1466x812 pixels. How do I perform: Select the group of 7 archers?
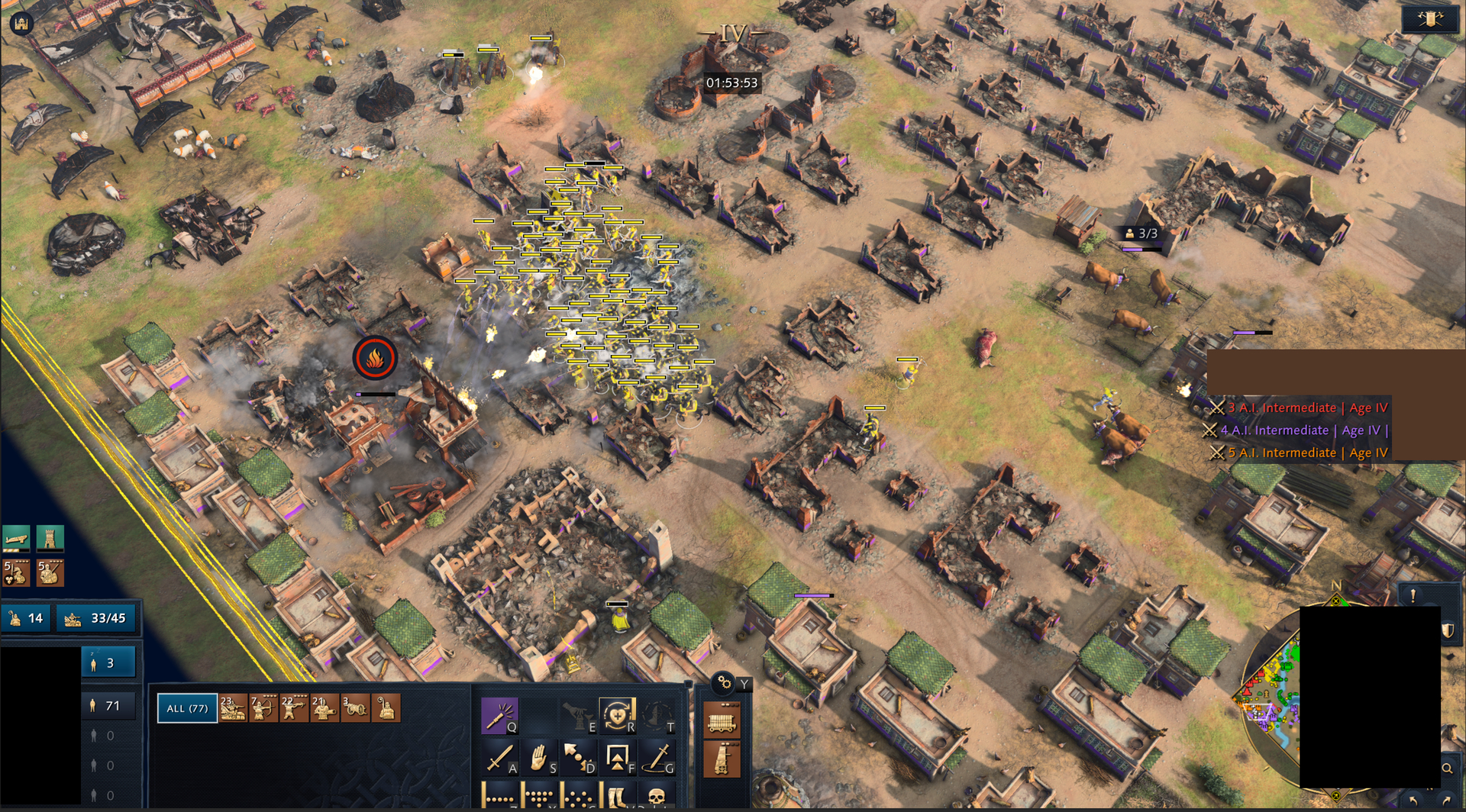(x=263, y=708)
